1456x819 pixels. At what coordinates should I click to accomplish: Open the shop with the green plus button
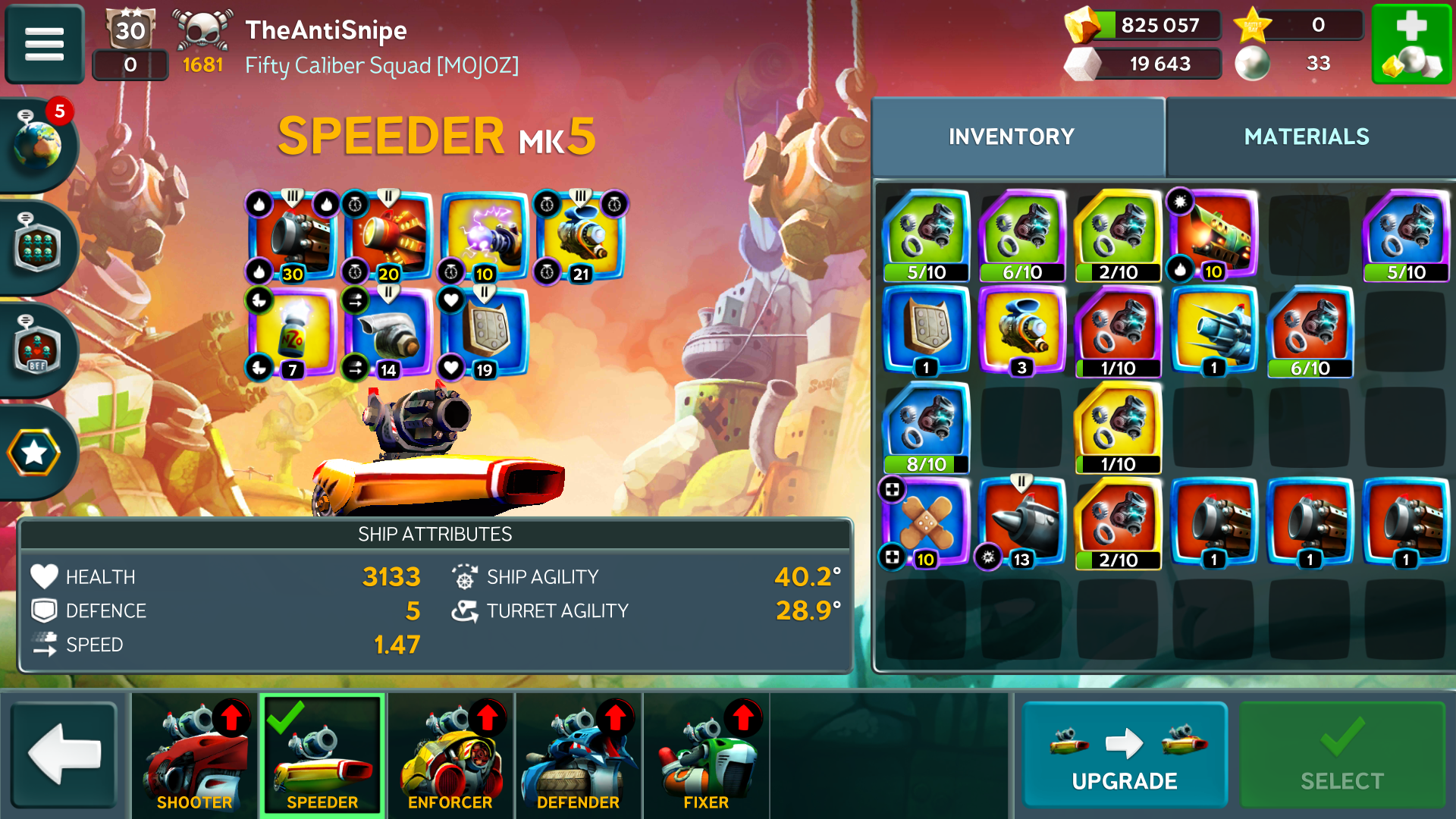[1411, 43]
